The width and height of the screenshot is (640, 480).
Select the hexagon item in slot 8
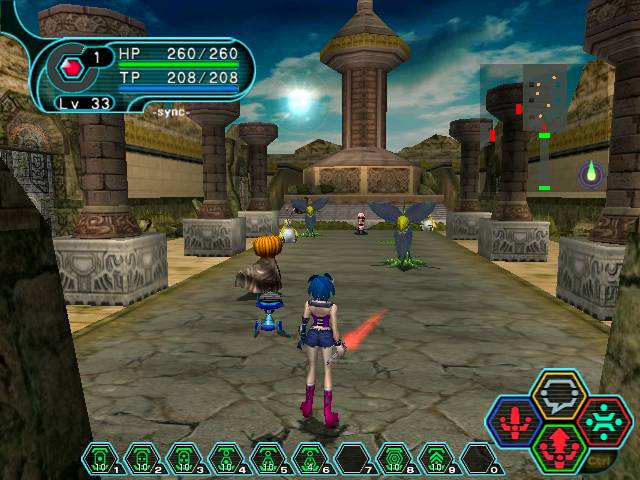pos(394,459)
